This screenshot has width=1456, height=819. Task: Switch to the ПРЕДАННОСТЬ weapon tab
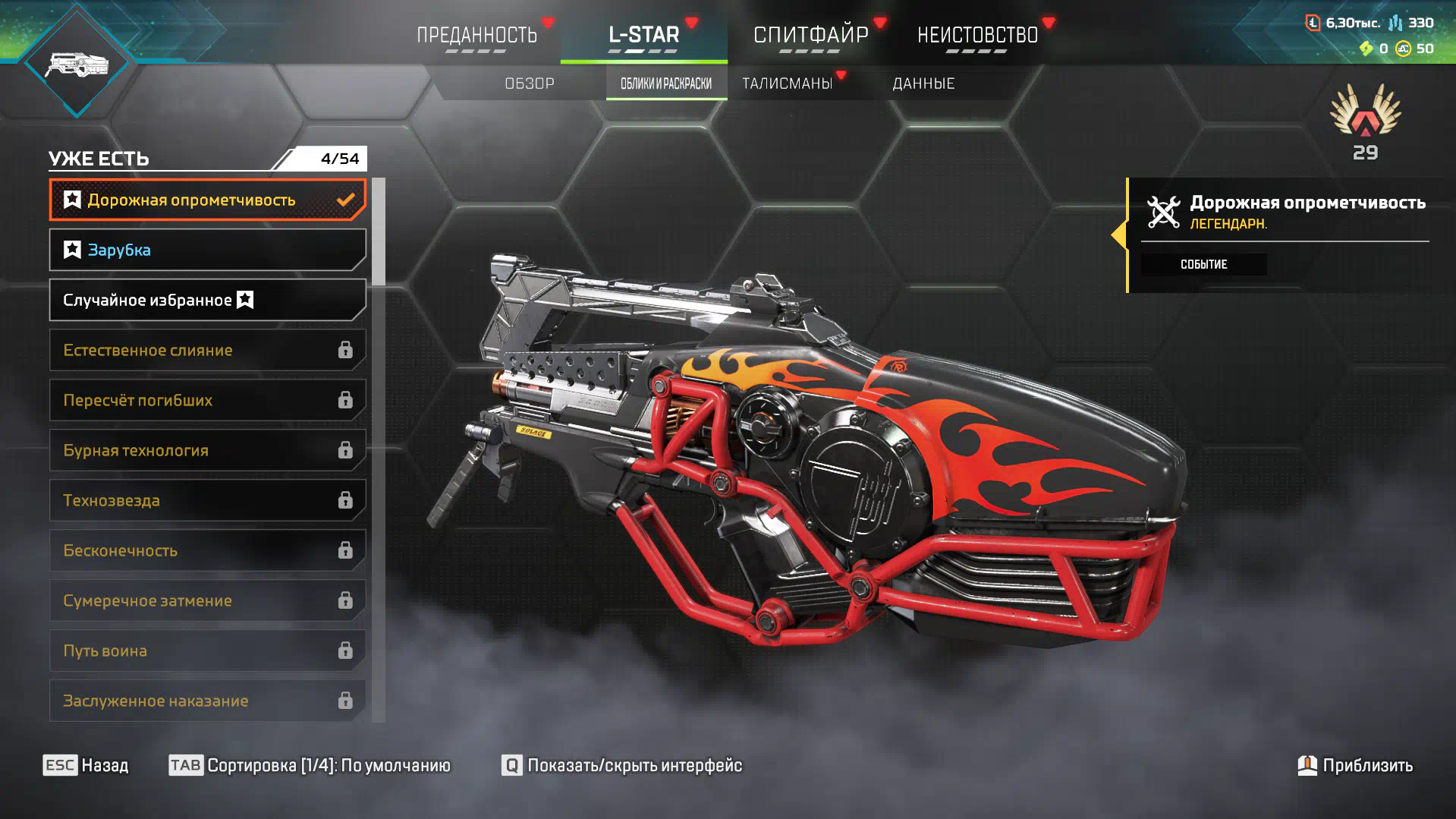pos(476,35)
